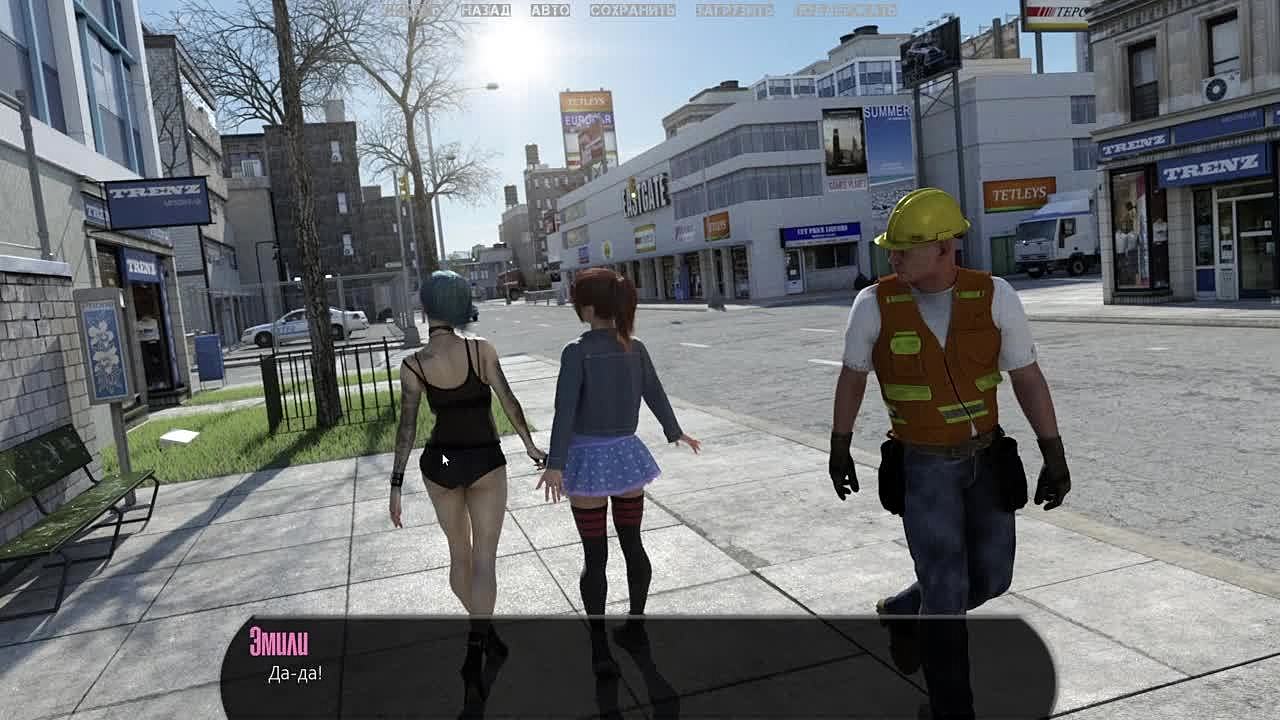
Task: Open the СОХРАНИТЬ save menu
Action: pos(632,10)
